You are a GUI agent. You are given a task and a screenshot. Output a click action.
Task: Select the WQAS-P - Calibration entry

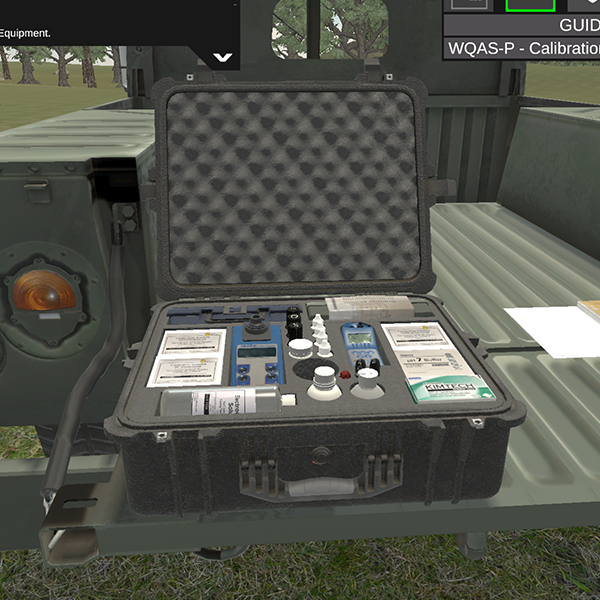point(522,49)
